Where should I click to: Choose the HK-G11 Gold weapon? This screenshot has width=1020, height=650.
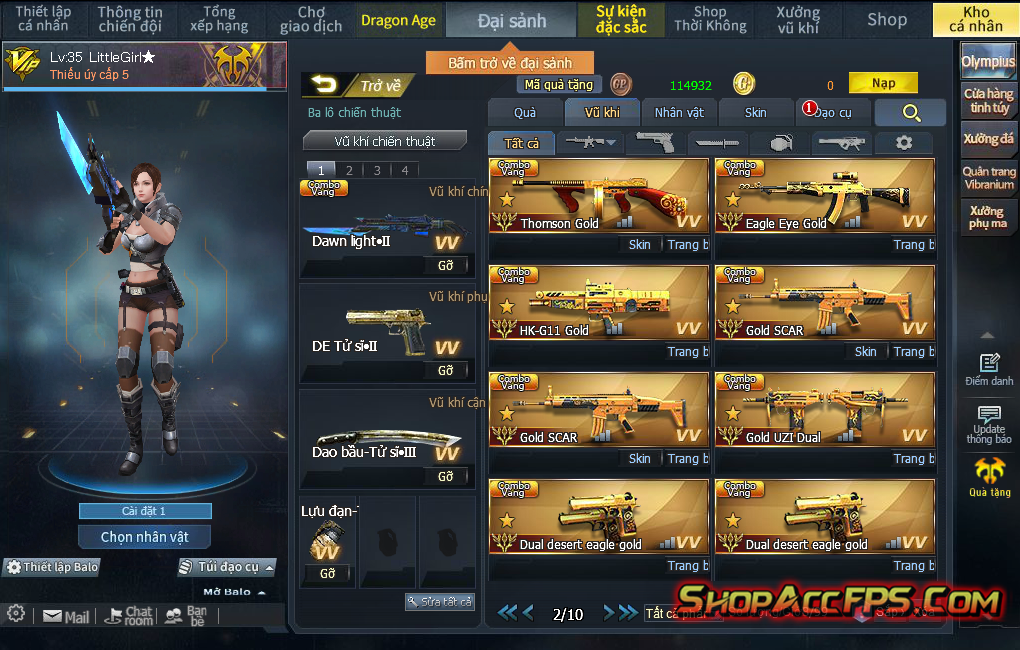(x=598, y=302)
